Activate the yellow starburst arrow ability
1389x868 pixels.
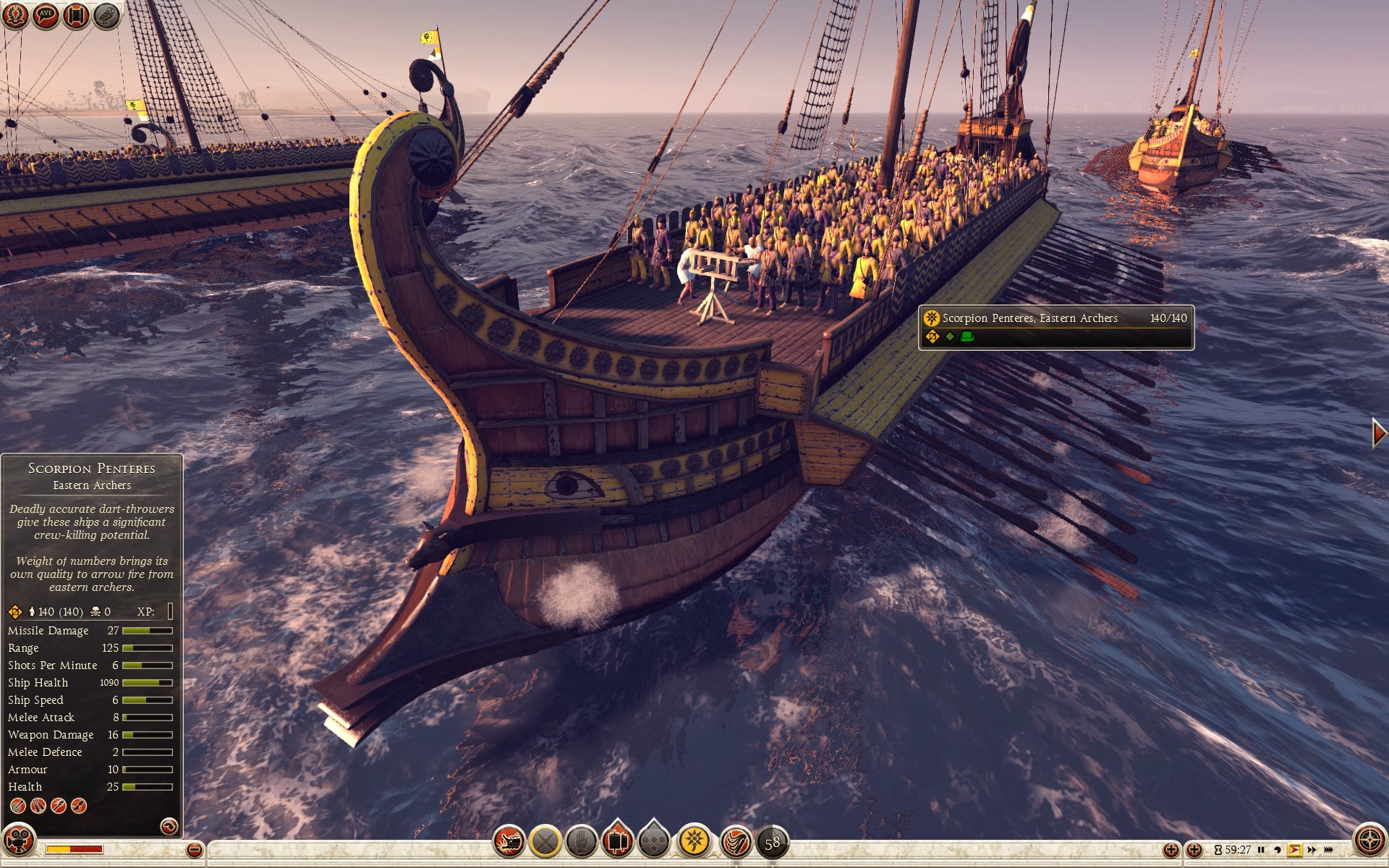(x=694, y=841)
